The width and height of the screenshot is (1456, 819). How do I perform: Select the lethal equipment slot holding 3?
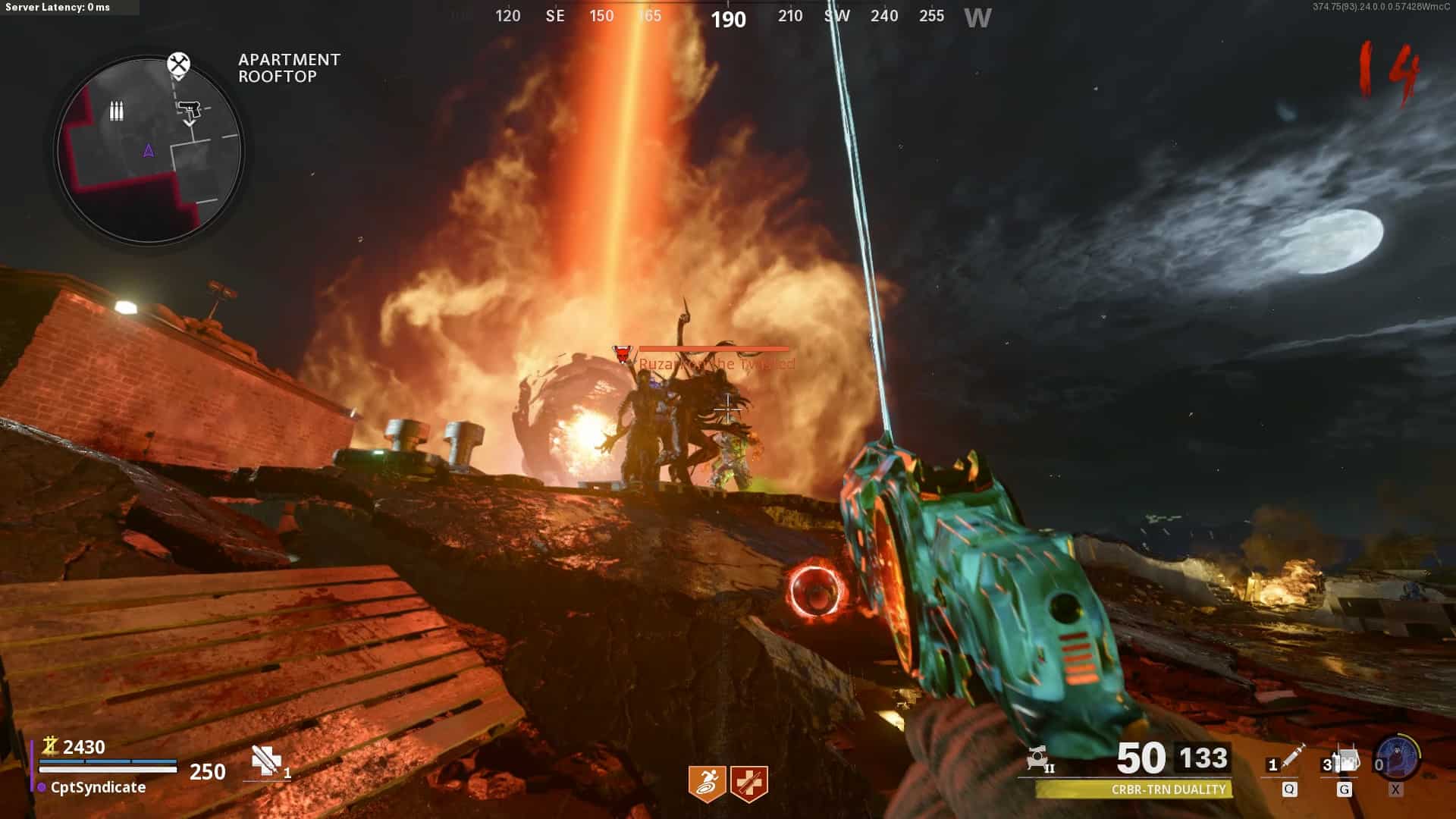point(1344,761)
